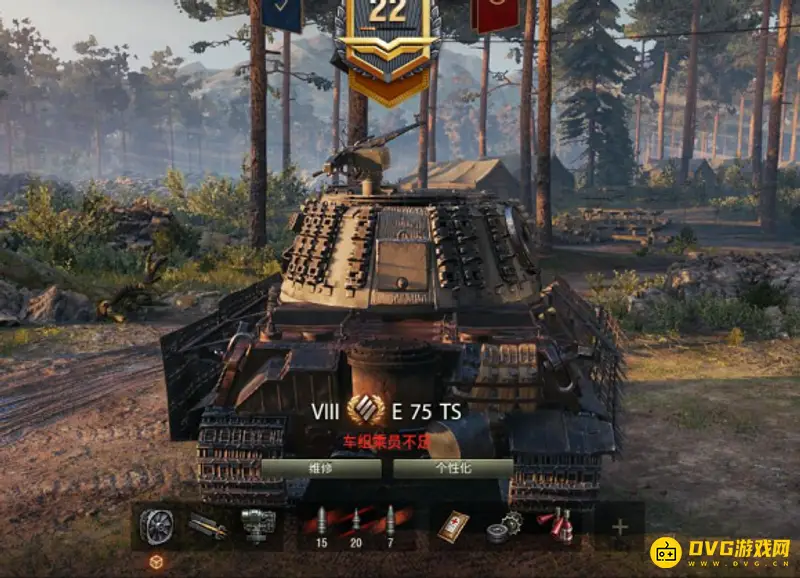Click the 维修 (Repair) button
Screen dimensions: 800x578
point(320,467)
